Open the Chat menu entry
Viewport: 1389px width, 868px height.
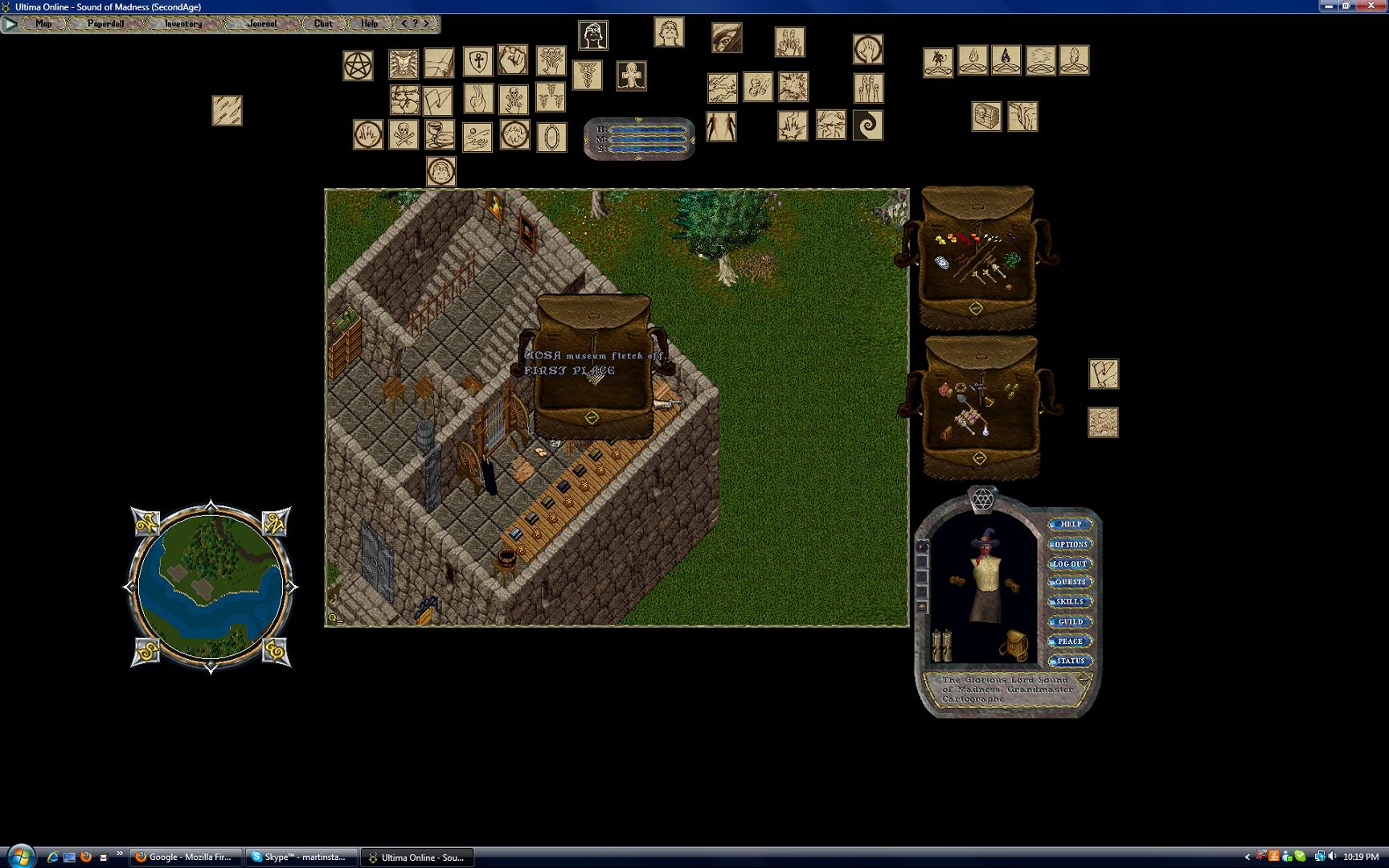point(323,24)
